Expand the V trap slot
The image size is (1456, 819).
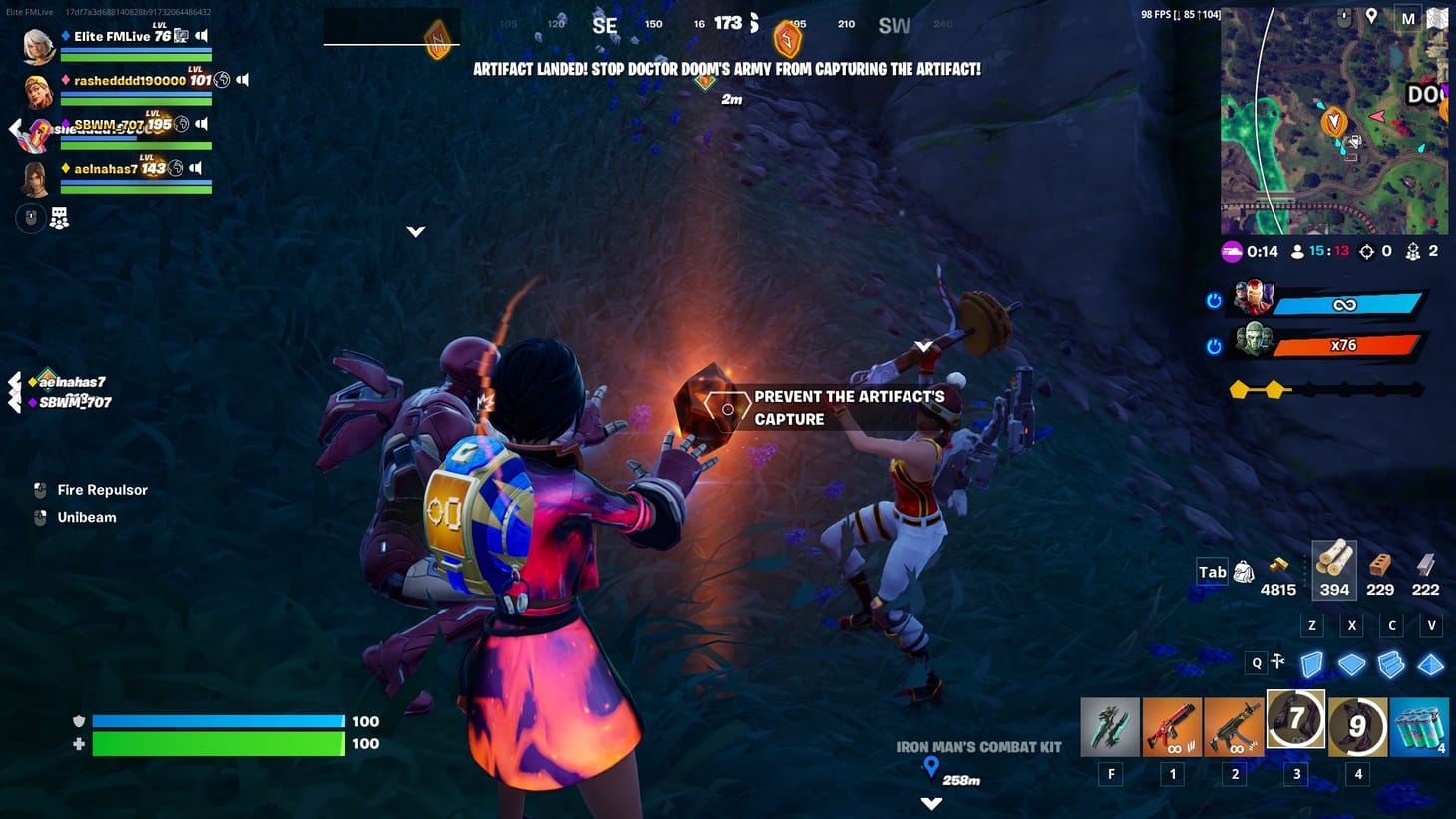(x=1431, y=625)
